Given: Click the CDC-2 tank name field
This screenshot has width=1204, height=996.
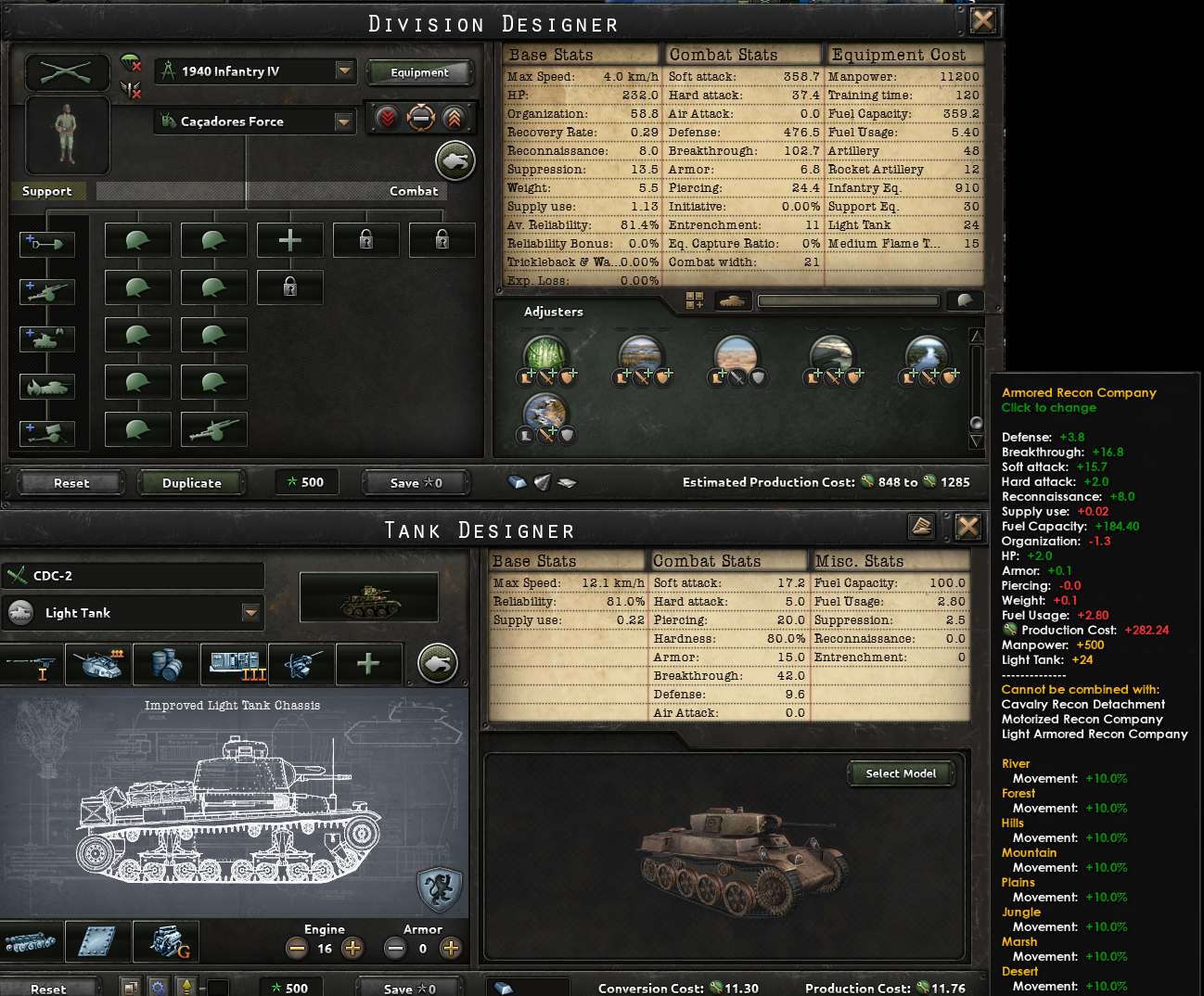Looking at the screenshot, I should pyautogui.click(x=133, y=576).
